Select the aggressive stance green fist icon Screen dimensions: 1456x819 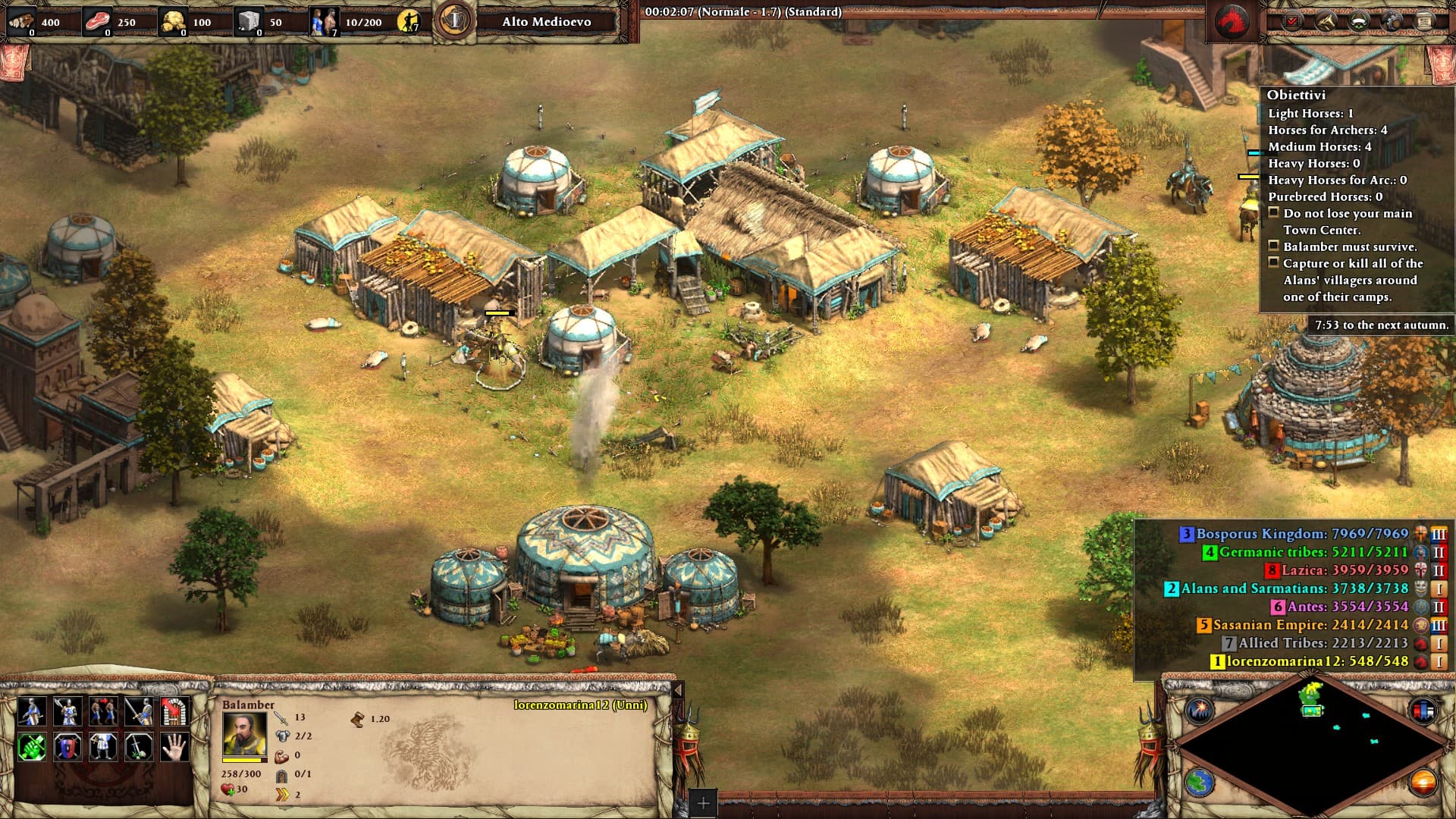(31, 747)
